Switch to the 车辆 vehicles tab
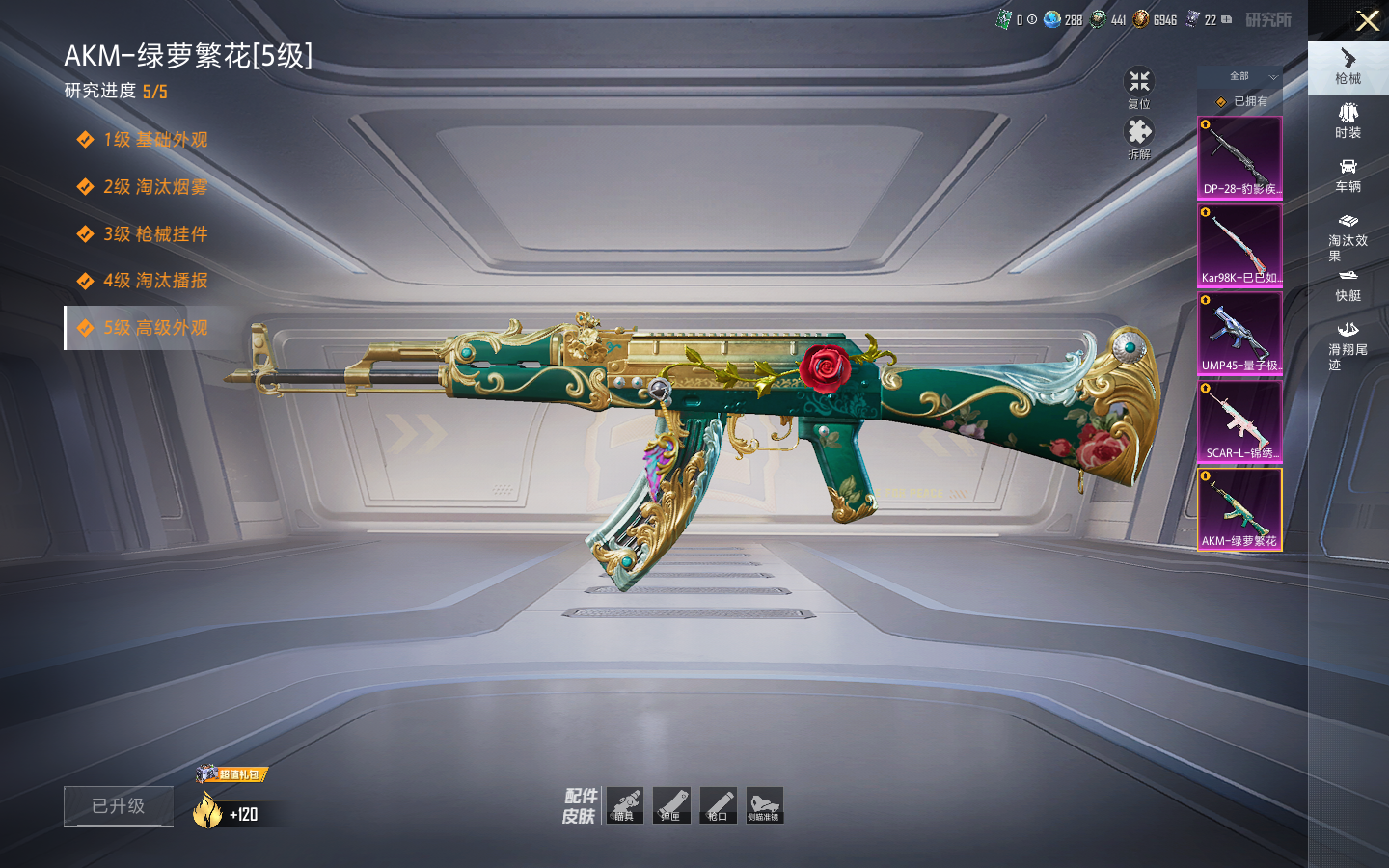 click(x=1348, y=175)
